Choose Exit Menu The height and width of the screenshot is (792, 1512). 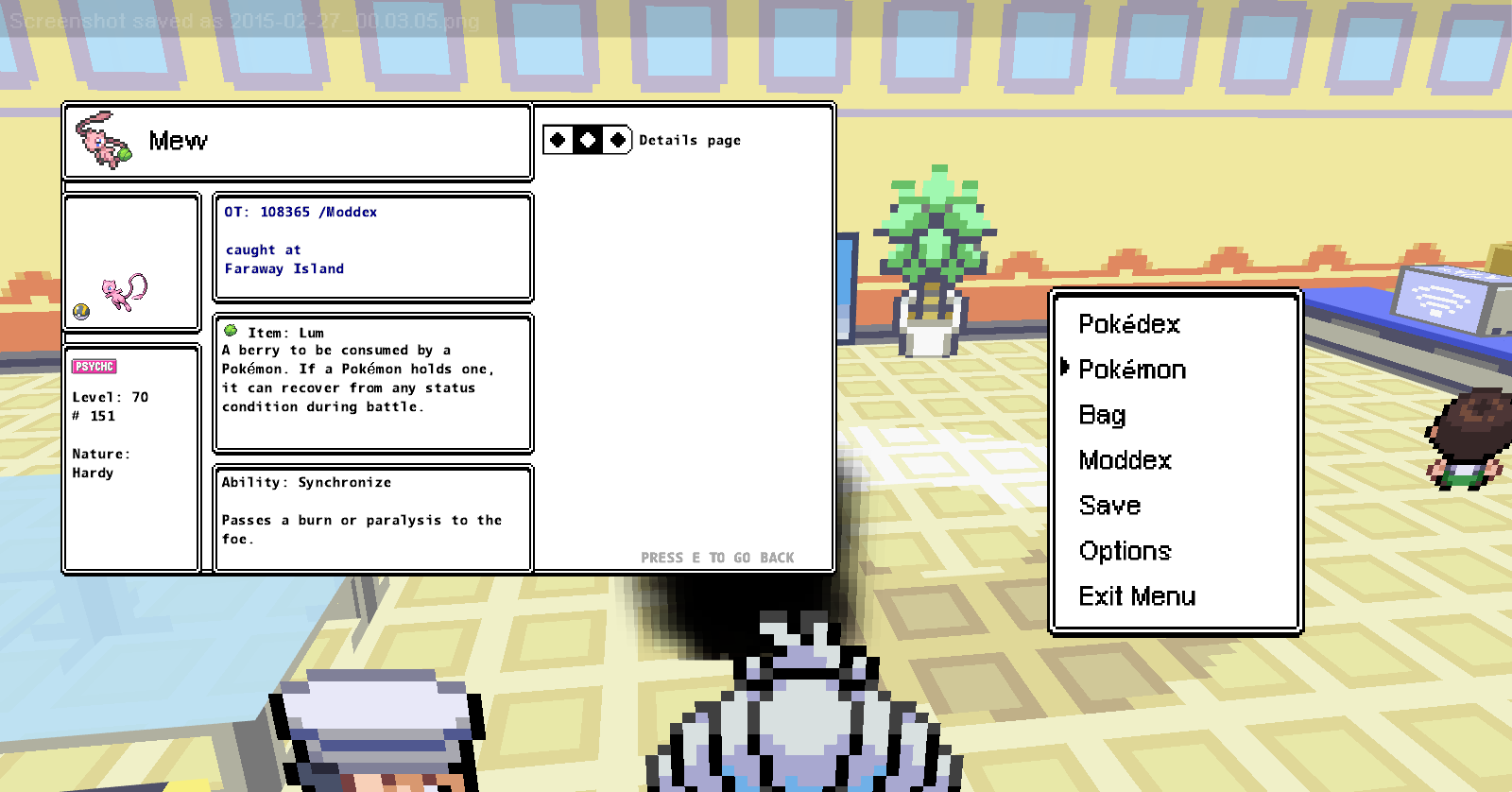(1137, 596)
